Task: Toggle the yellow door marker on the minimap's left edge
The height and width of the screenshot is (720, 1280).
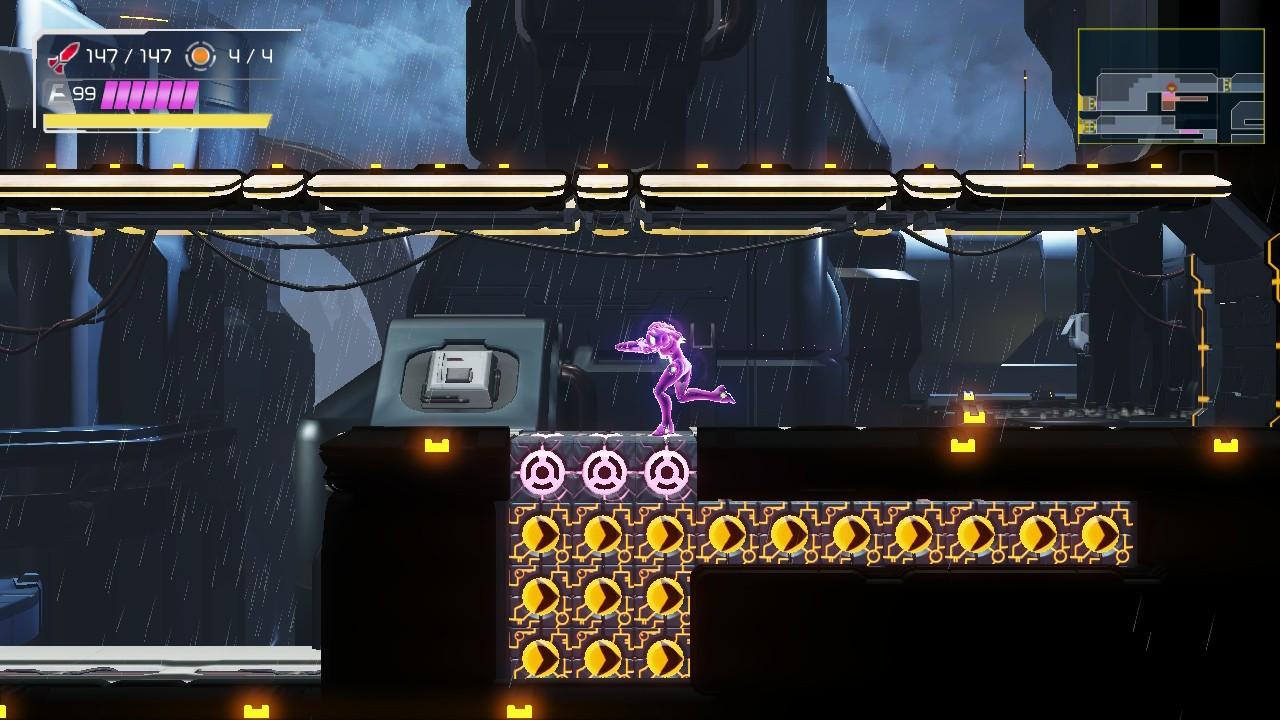Action: [x=1091, y=102]
